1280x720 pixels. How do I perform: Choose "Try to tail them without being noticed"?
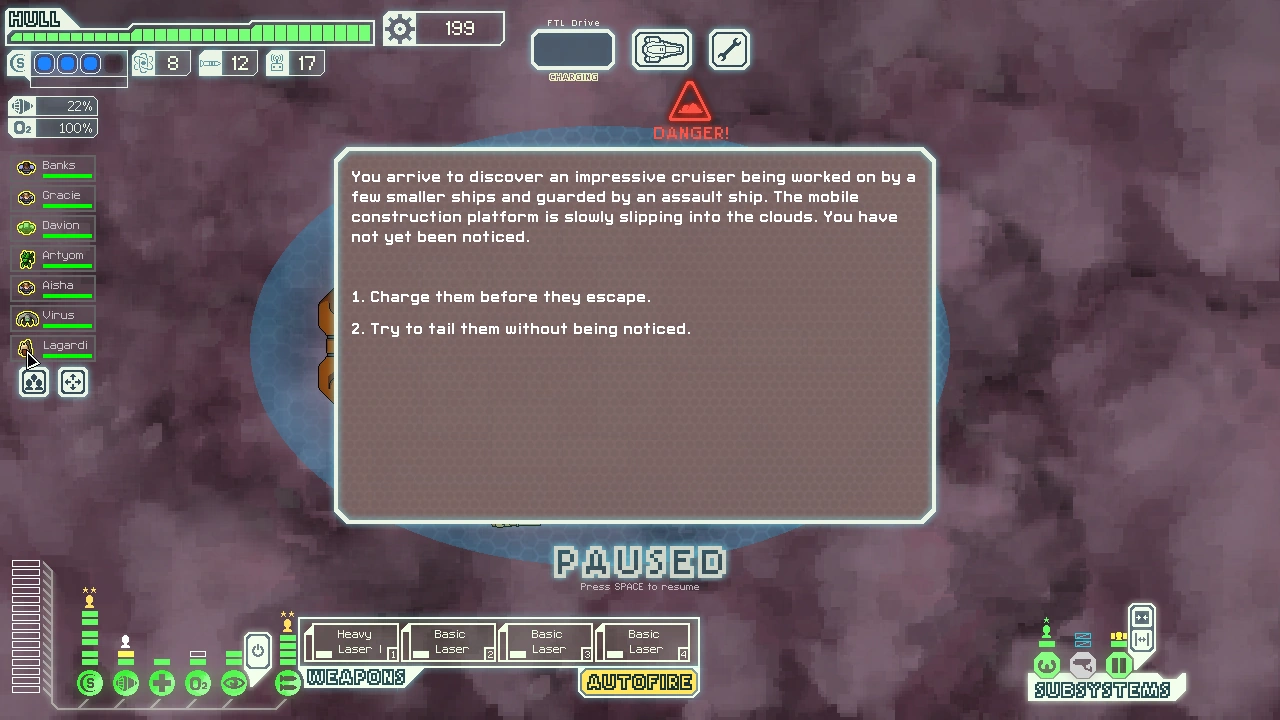click(x=530, y=329)
